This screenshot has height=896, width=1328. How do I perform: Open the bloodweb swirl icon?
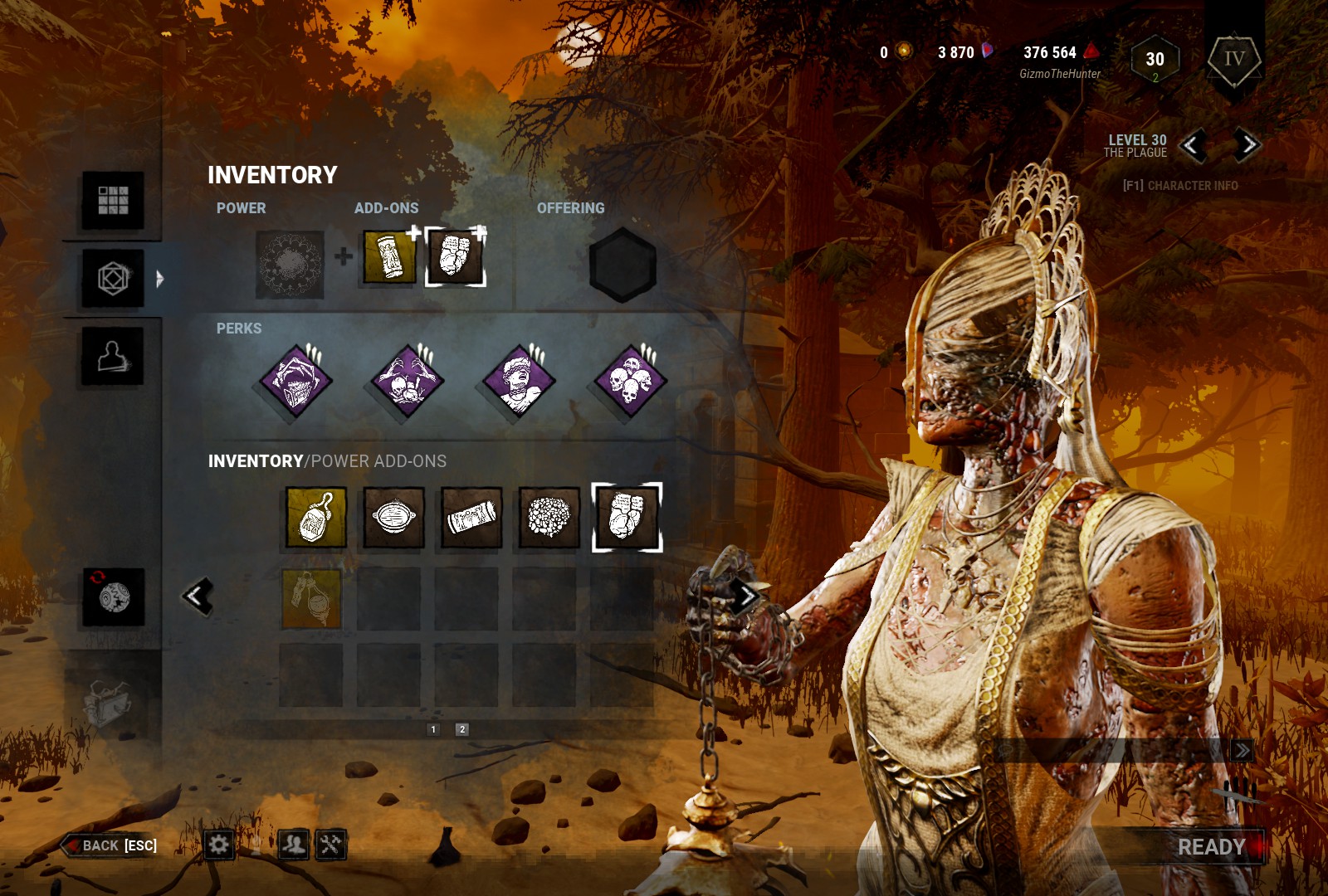(114, 597)
